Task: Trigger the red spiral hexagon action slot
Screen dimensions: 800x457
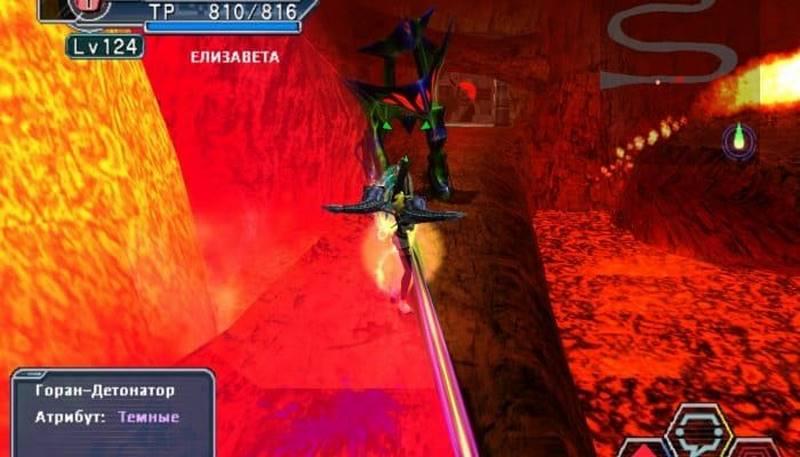Action: point(757,447)
